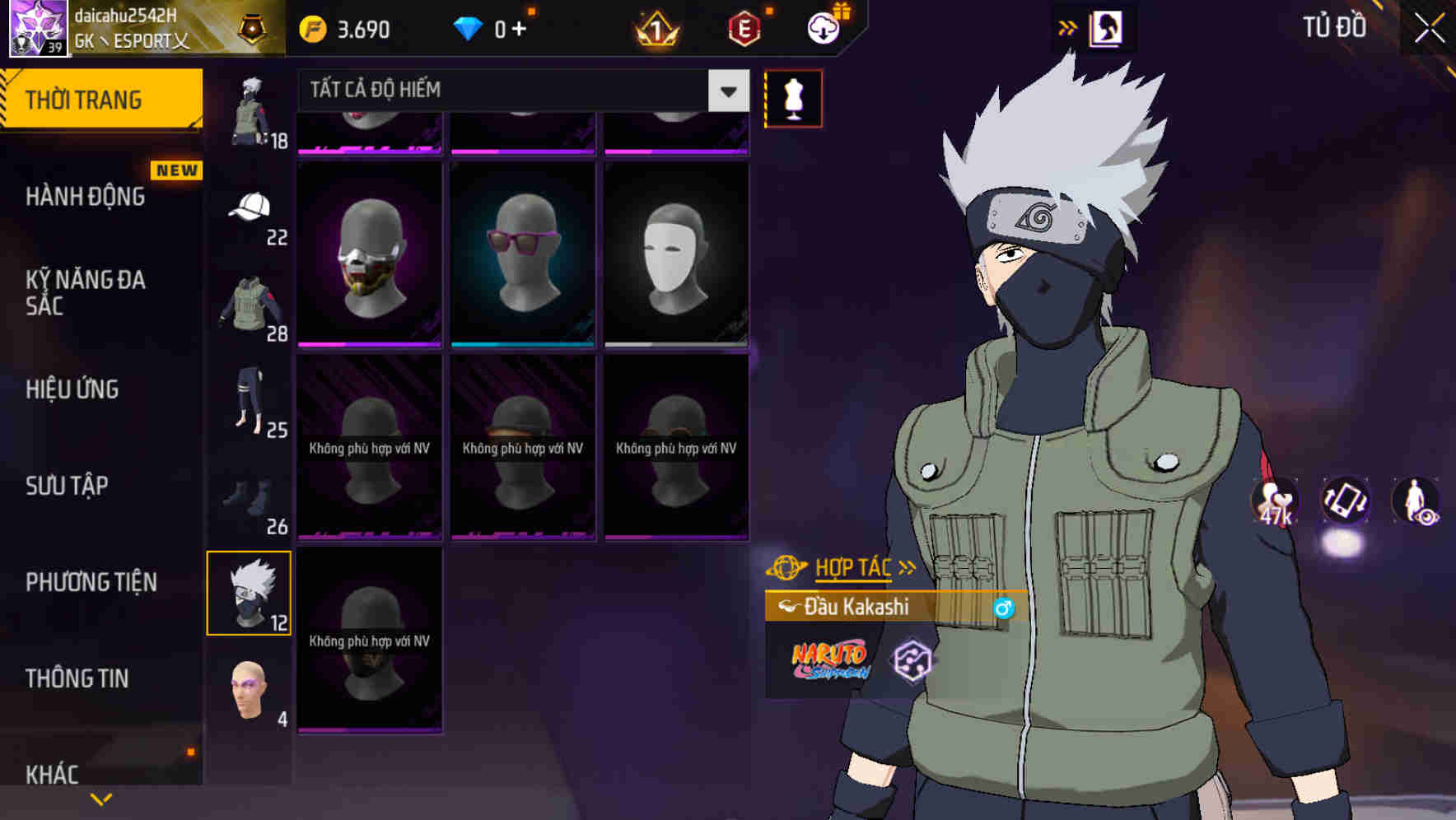Select the white face mask item
1456x820 pixels.
coord(674,251)
